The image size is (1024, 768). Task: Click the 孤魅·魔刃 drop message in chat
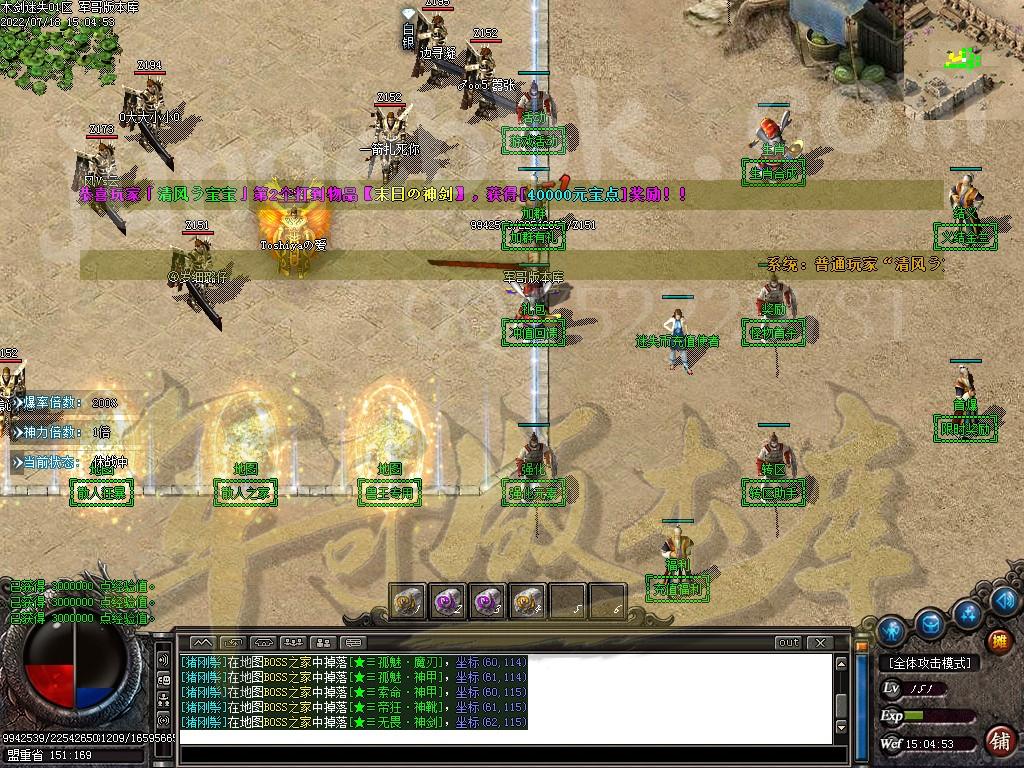point(354,662)
